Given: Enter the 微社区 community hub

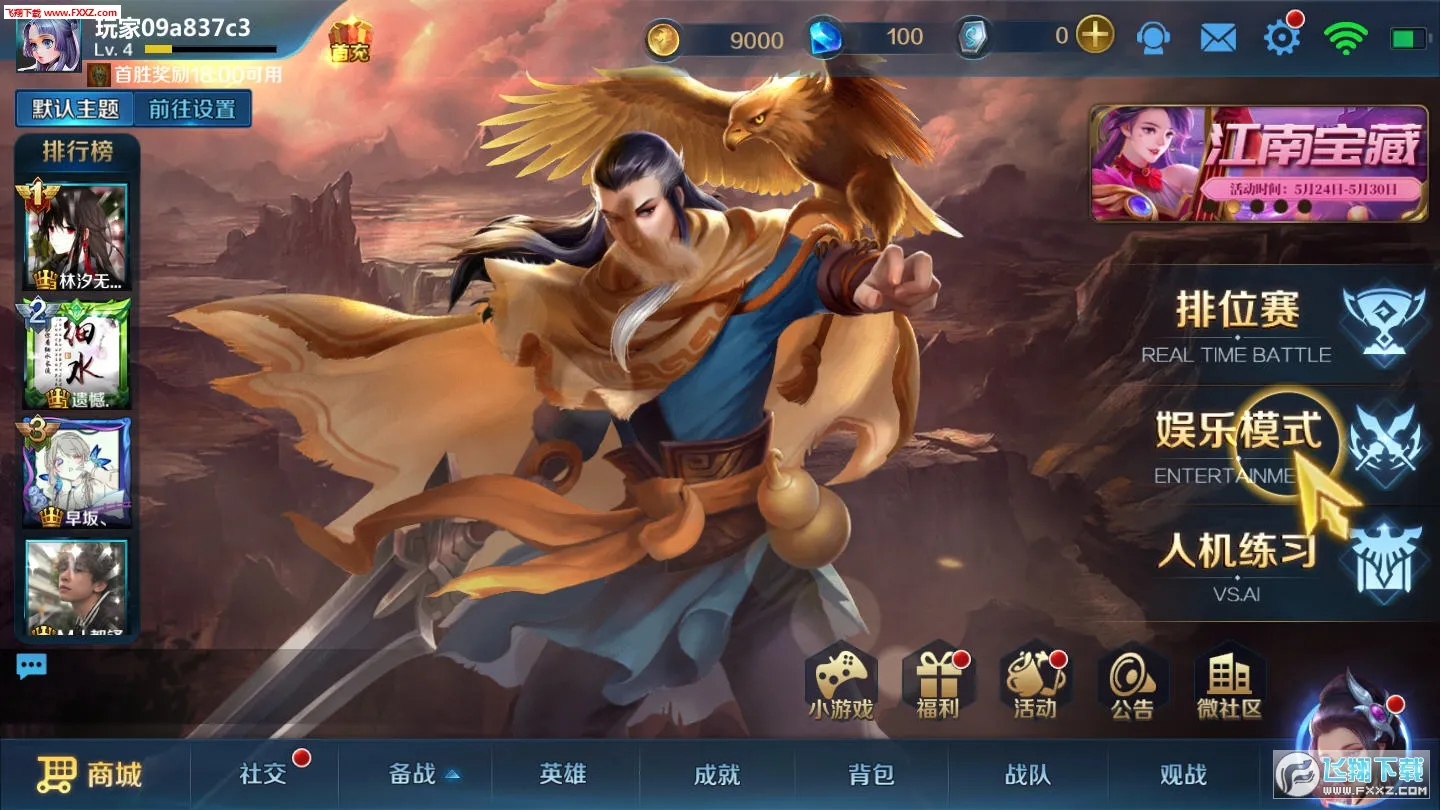Looking at the screenshot, I should 1228,685.
